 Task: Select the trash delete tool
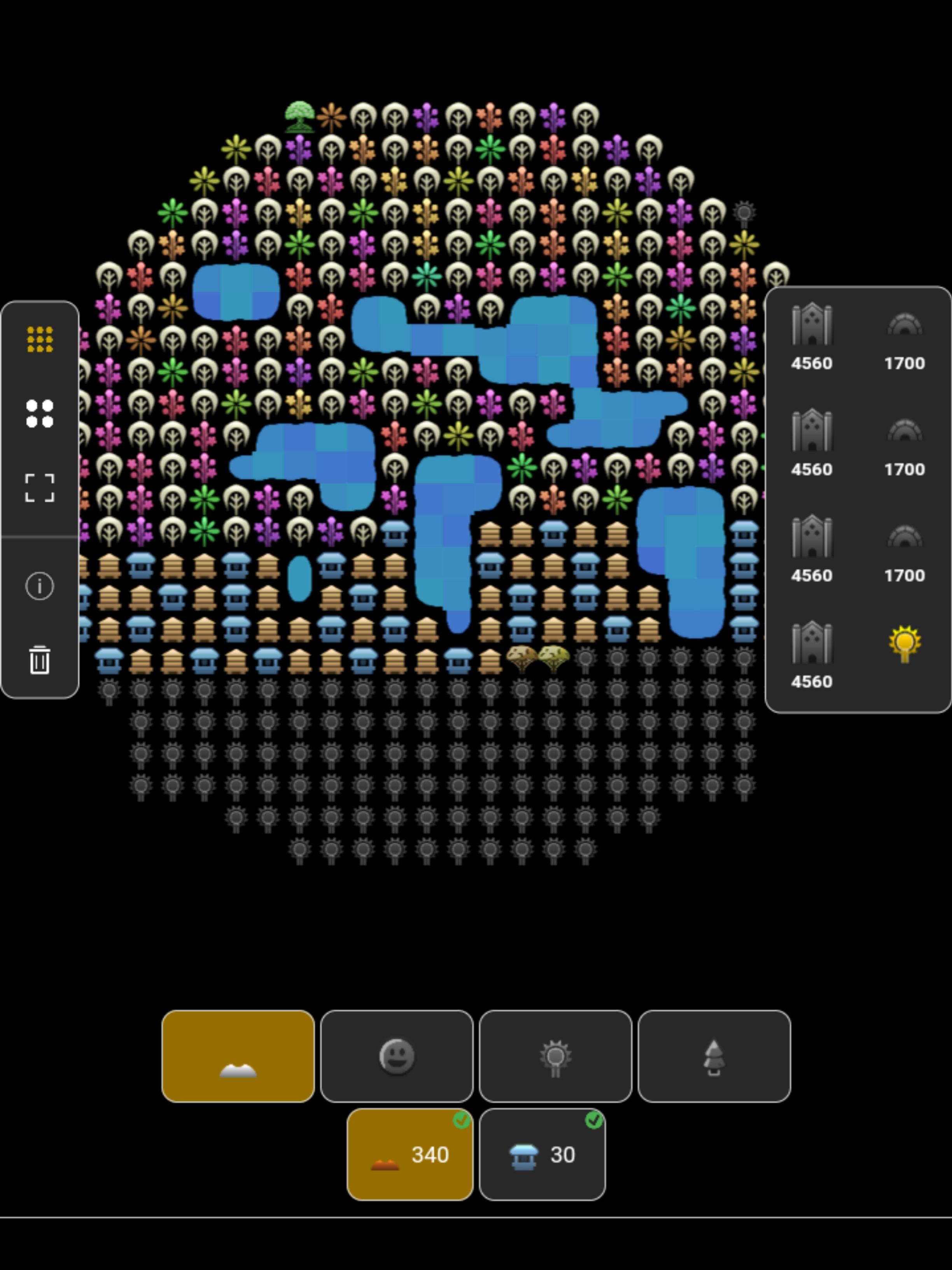click(39, 661)
